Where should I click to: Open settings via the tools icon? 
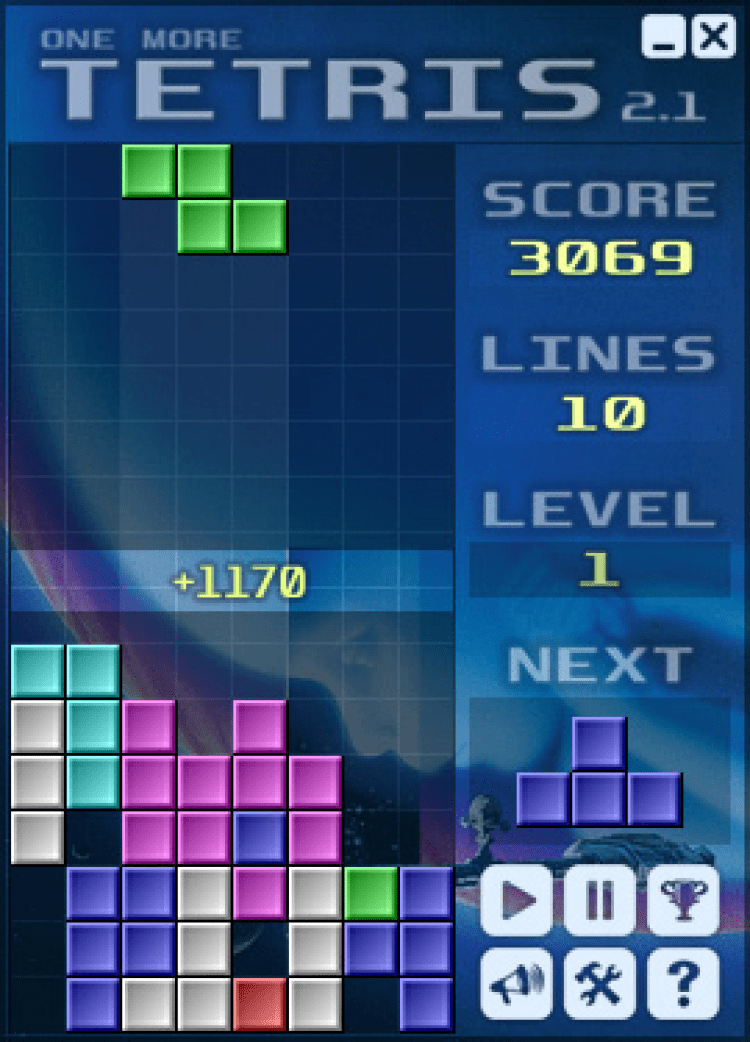coord(600,983)
